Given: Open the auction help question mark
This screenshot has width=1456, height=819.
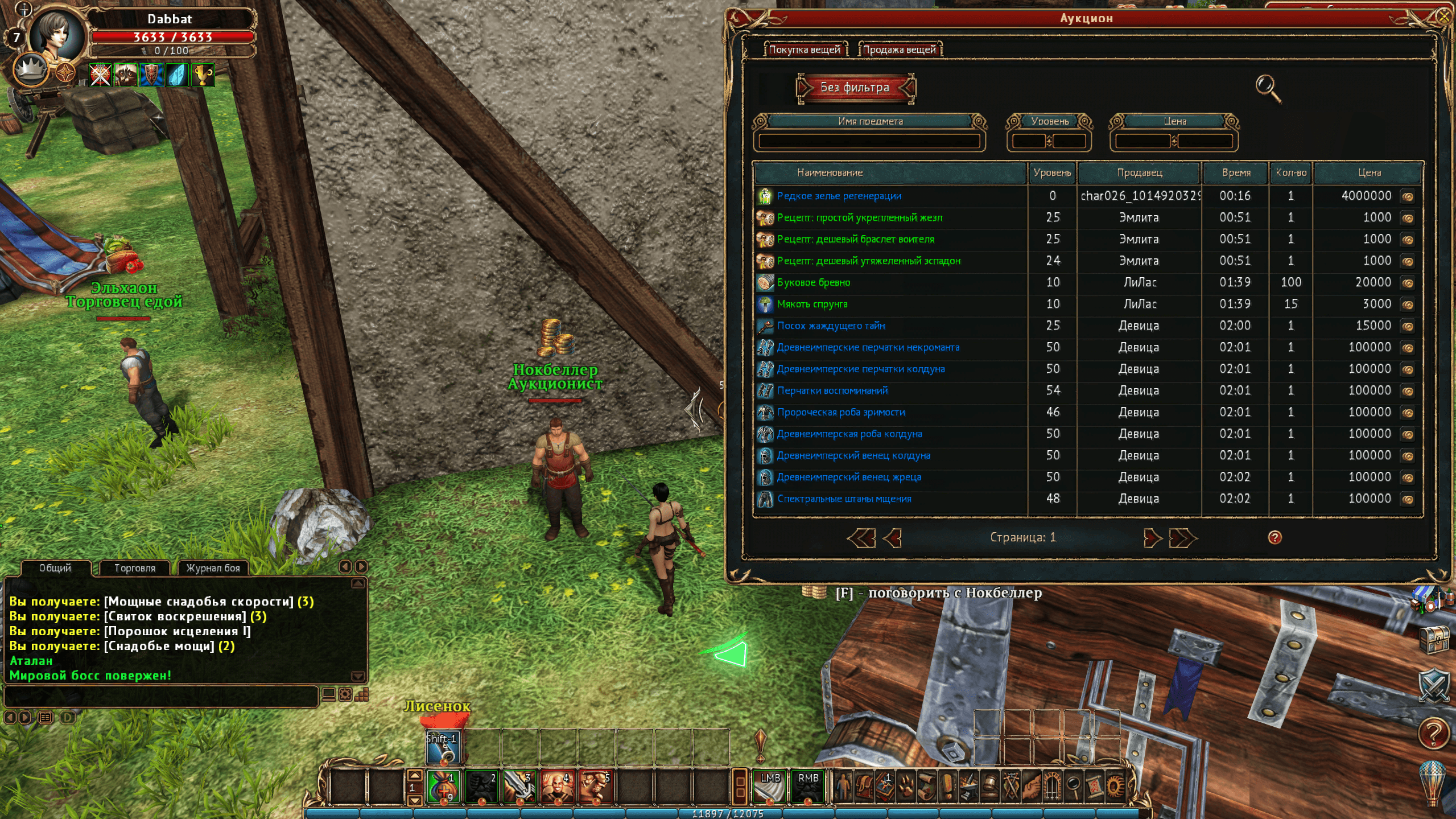Looking at the screenshot, I should coord(1274,537).
